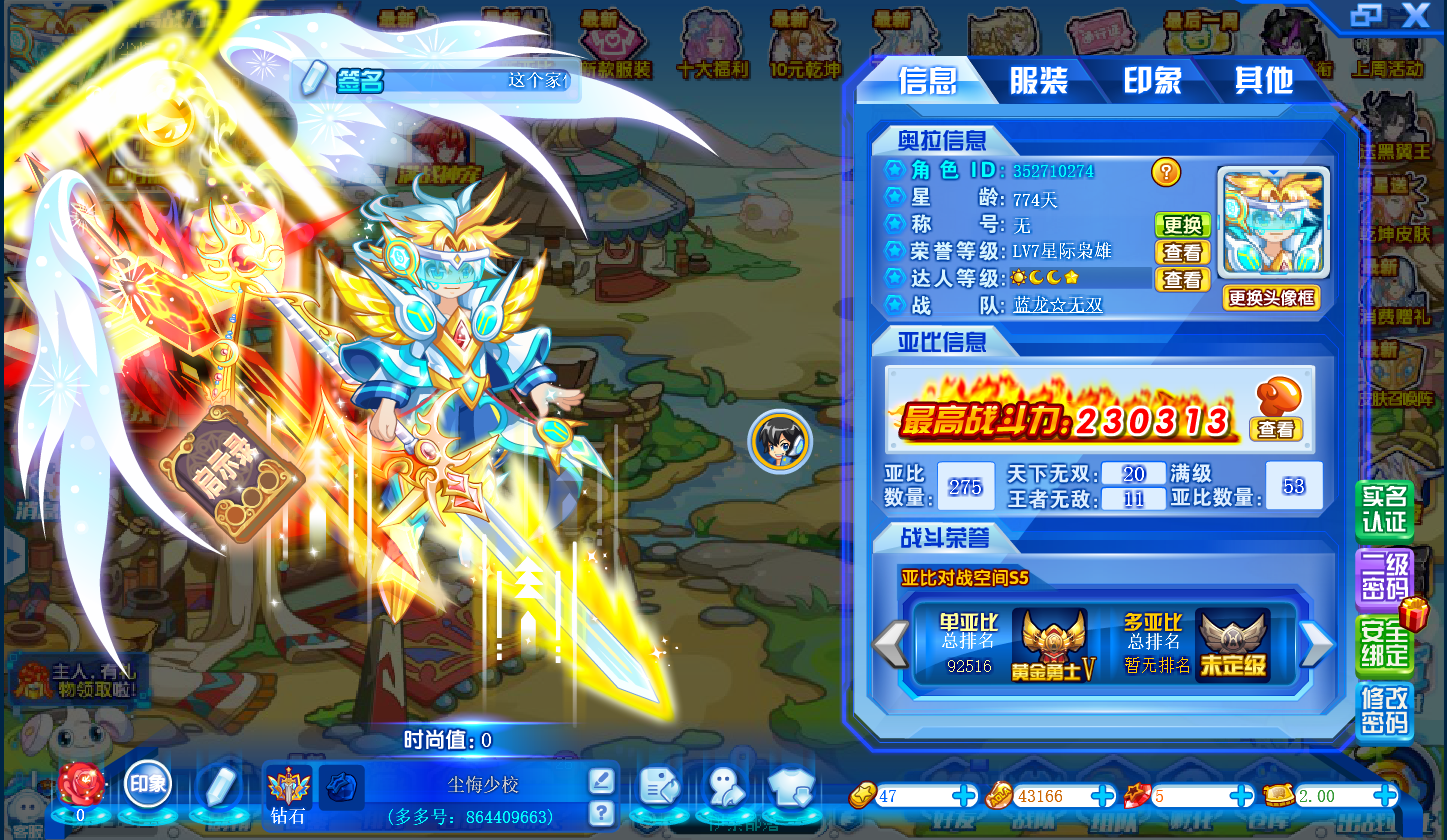Click the yellow question mark help icon

[1165, 172]
